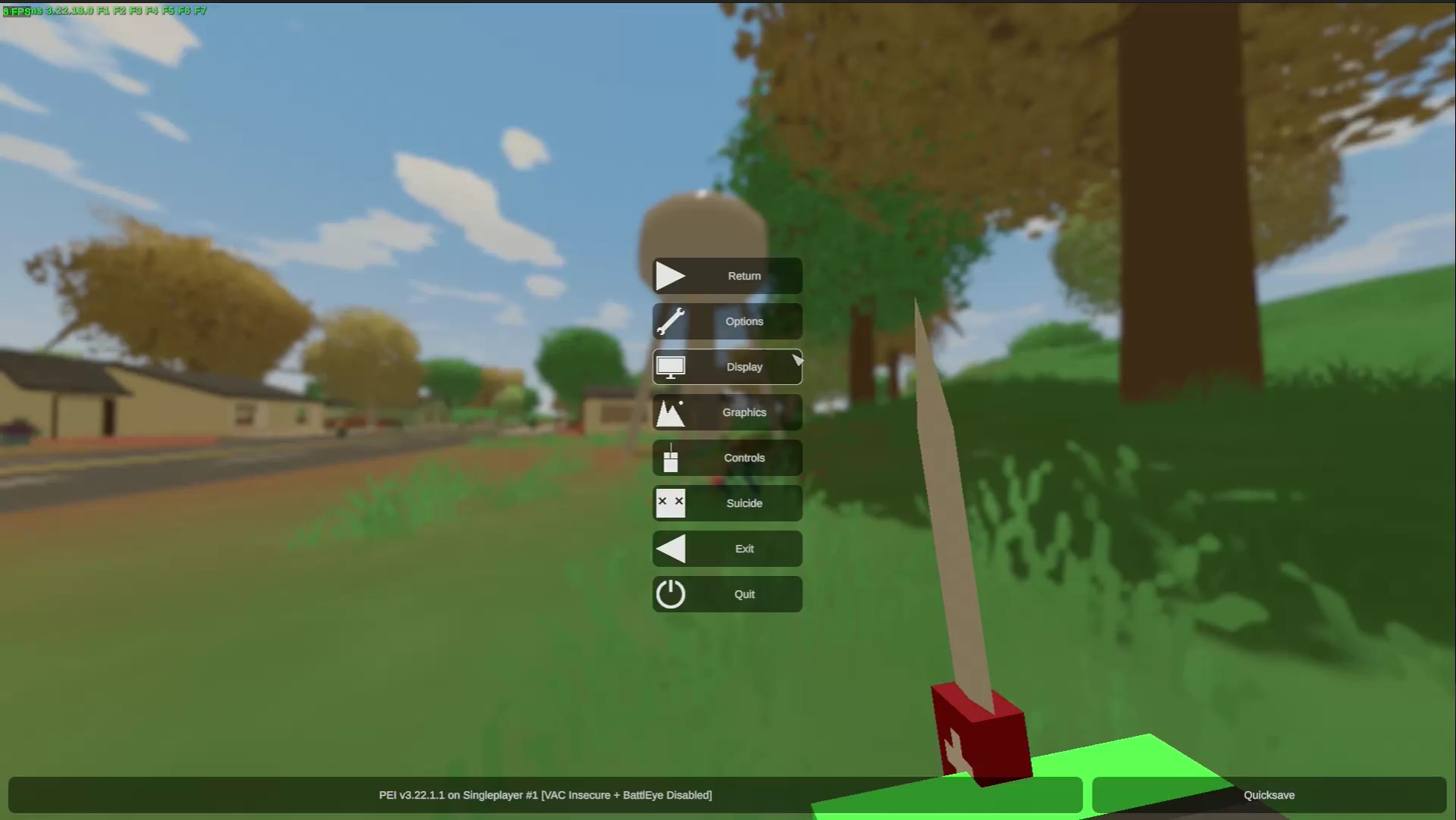Toggle the F3 debug overlay

(134, 11)
